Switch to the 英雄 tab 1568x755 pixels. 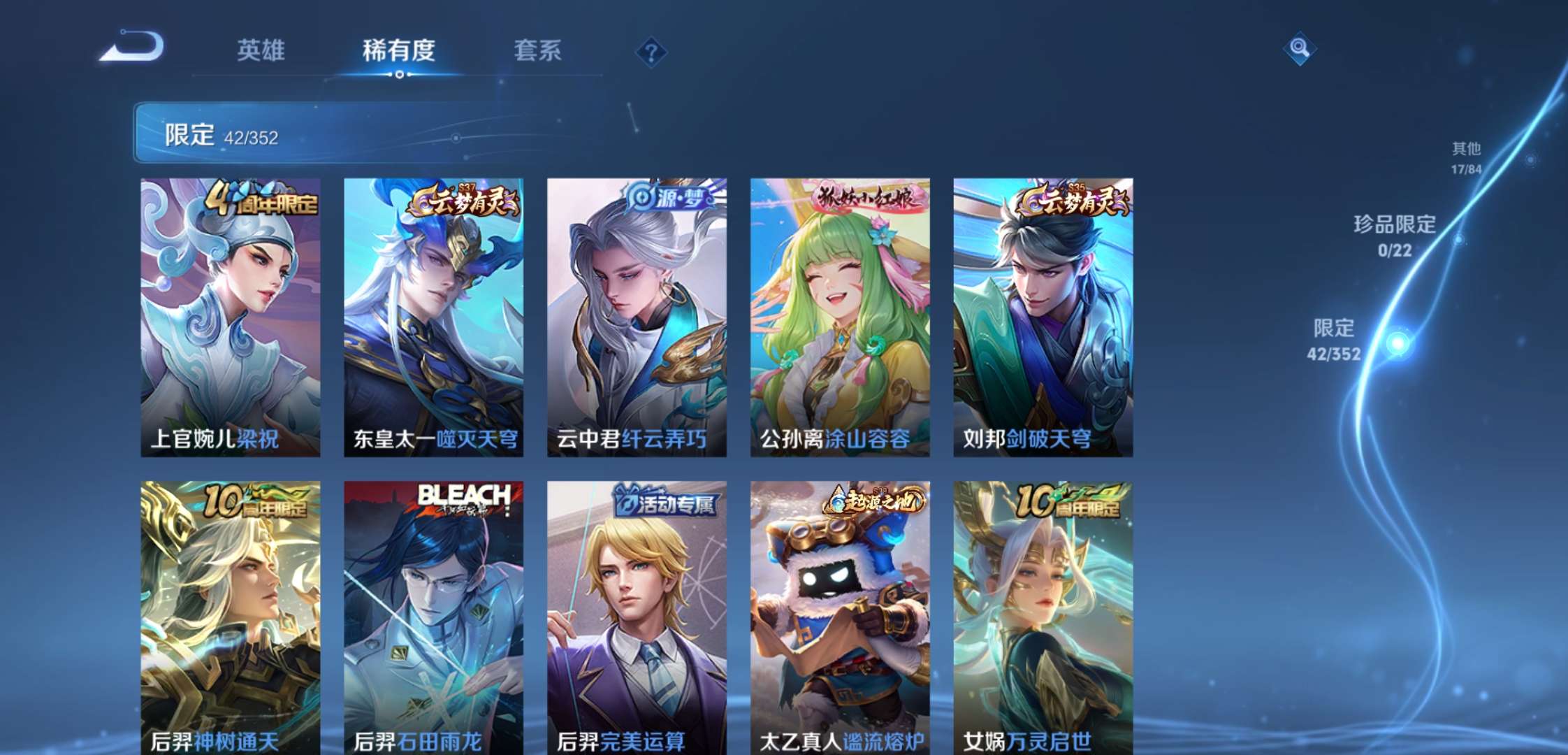[261, 51]
